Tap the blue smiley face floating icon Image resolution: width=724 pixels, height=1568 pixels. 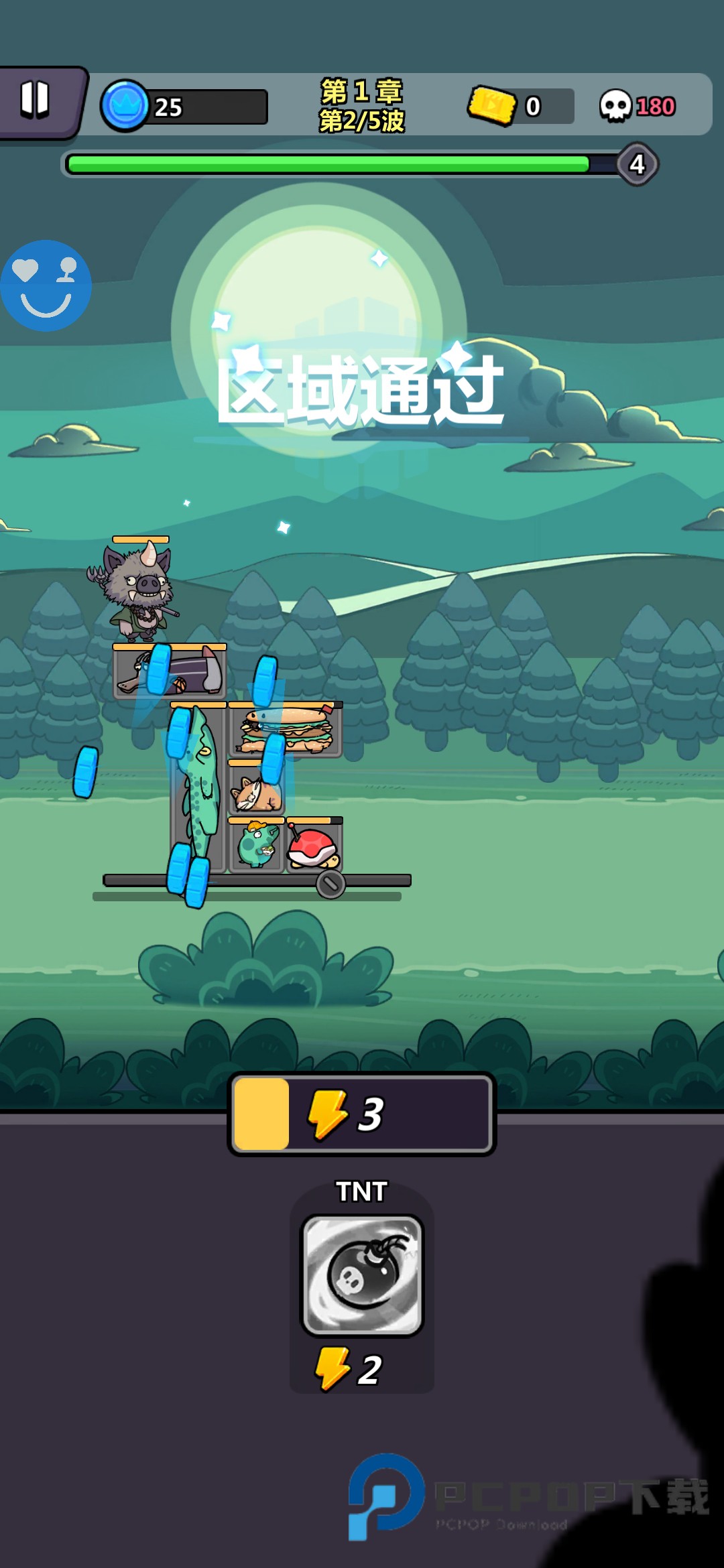(x=46, y=286)
